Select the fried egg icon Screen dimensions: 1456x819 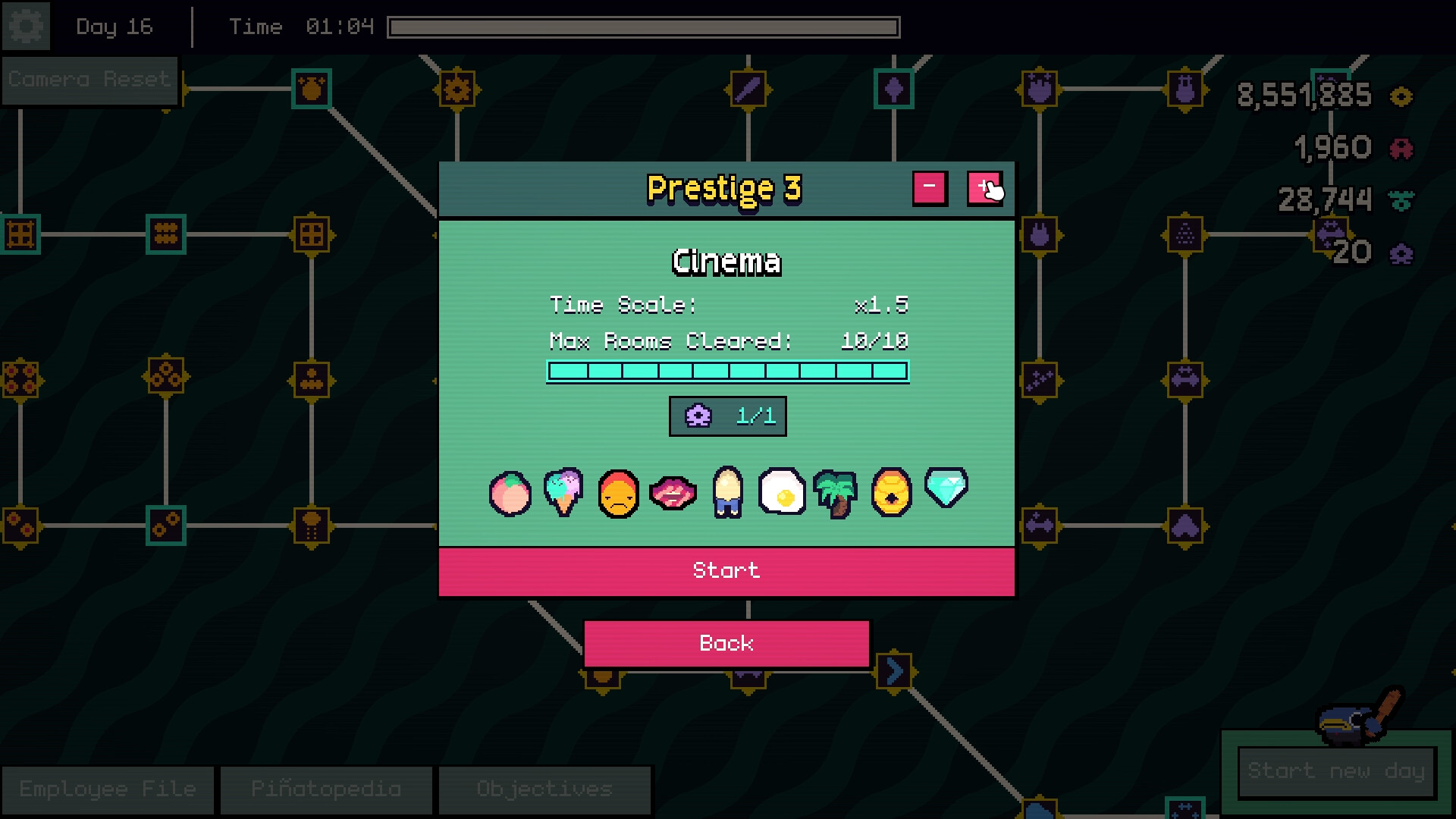(x=782, y=493)
